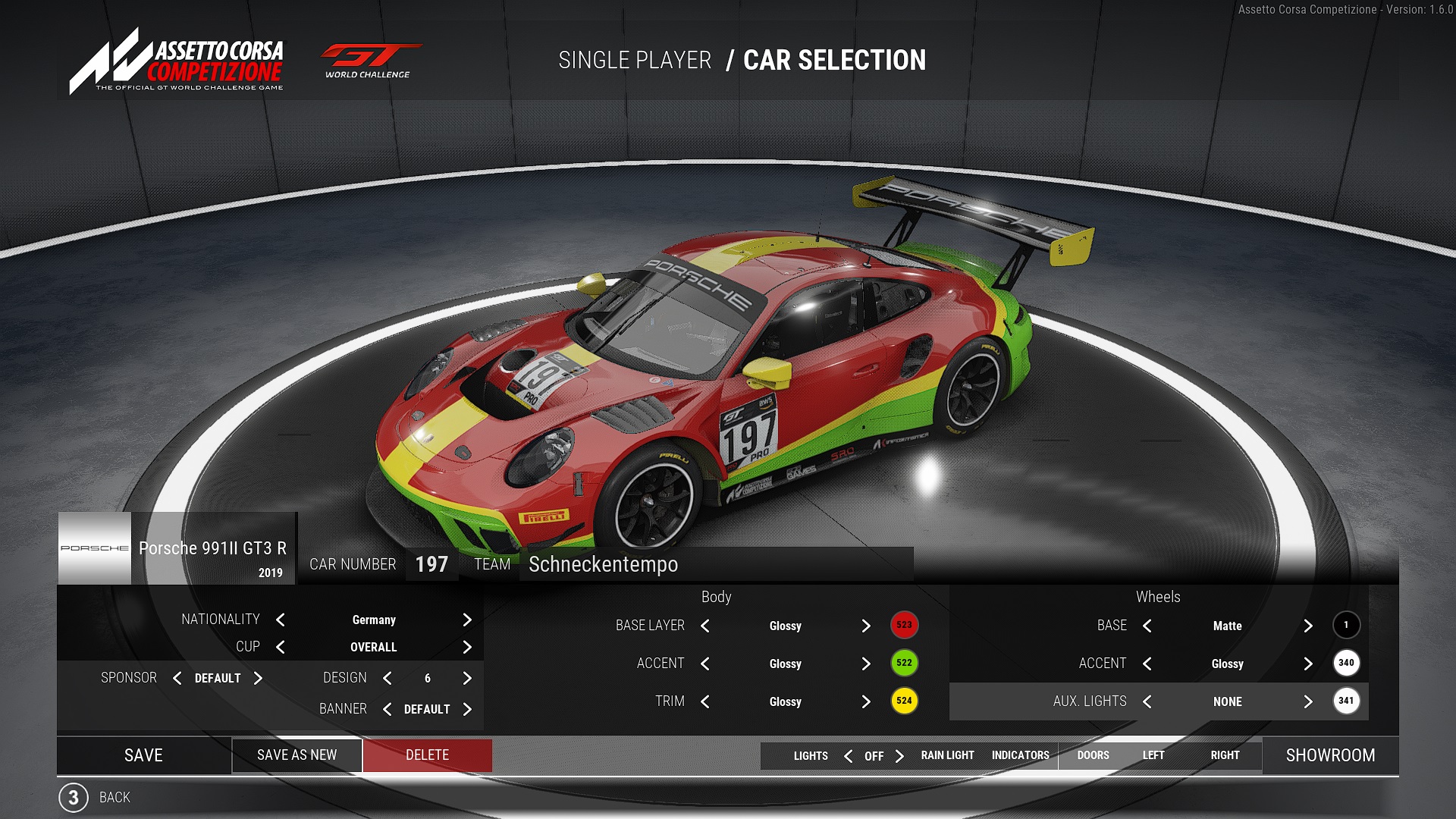
Task: Set next aux lights option
Action: point(1308,702)
